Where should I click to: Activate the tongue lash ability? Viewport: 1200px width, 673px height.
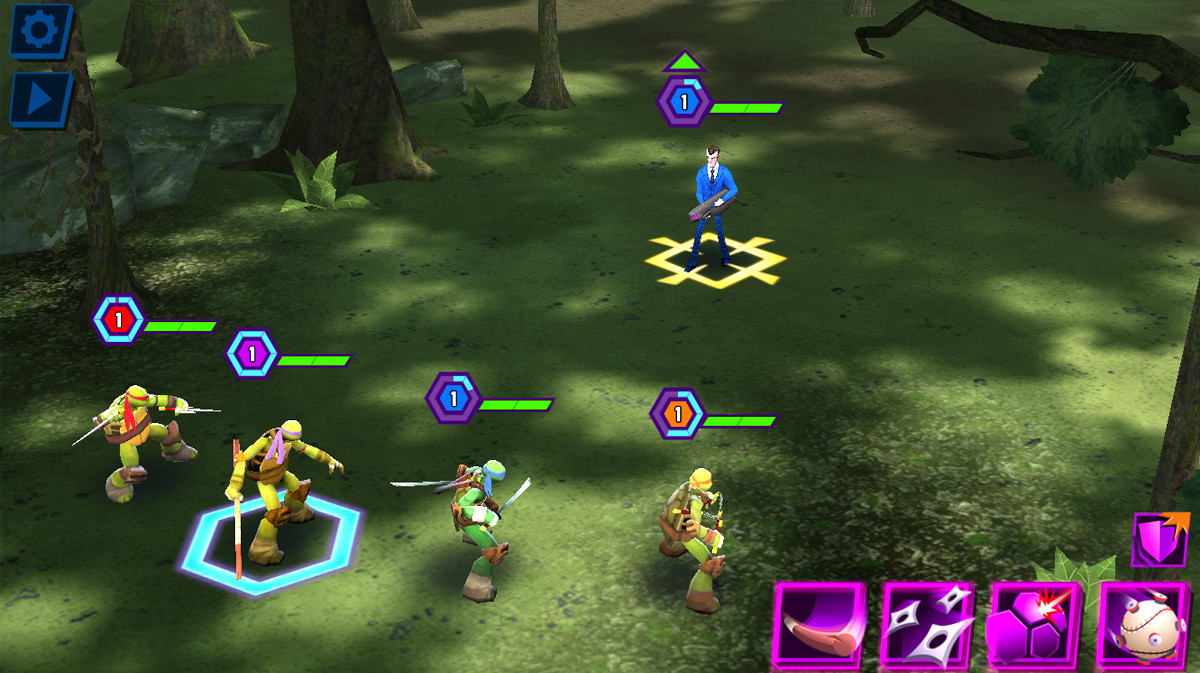pos(819,625)
